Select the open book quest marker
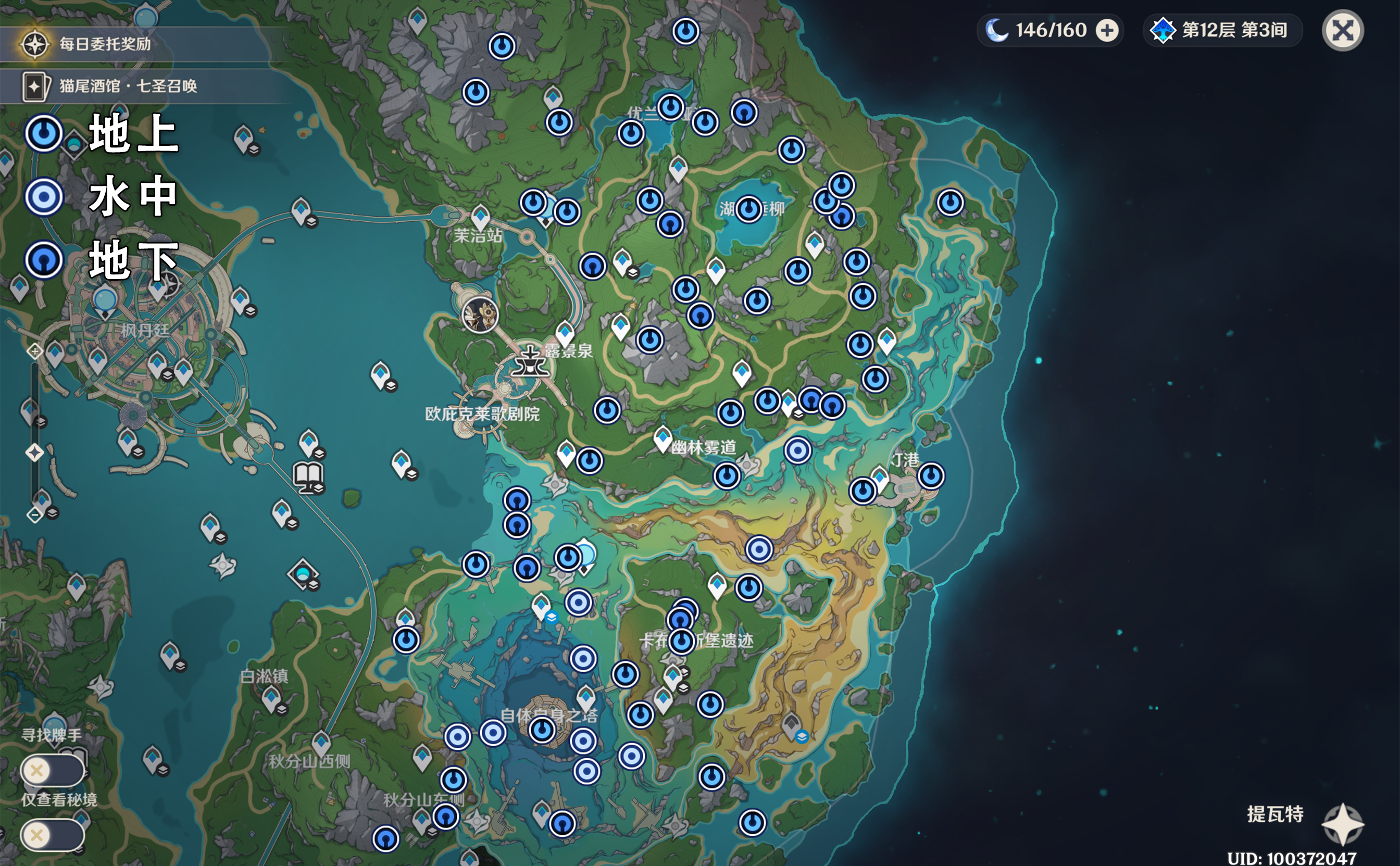 (308, 476)
